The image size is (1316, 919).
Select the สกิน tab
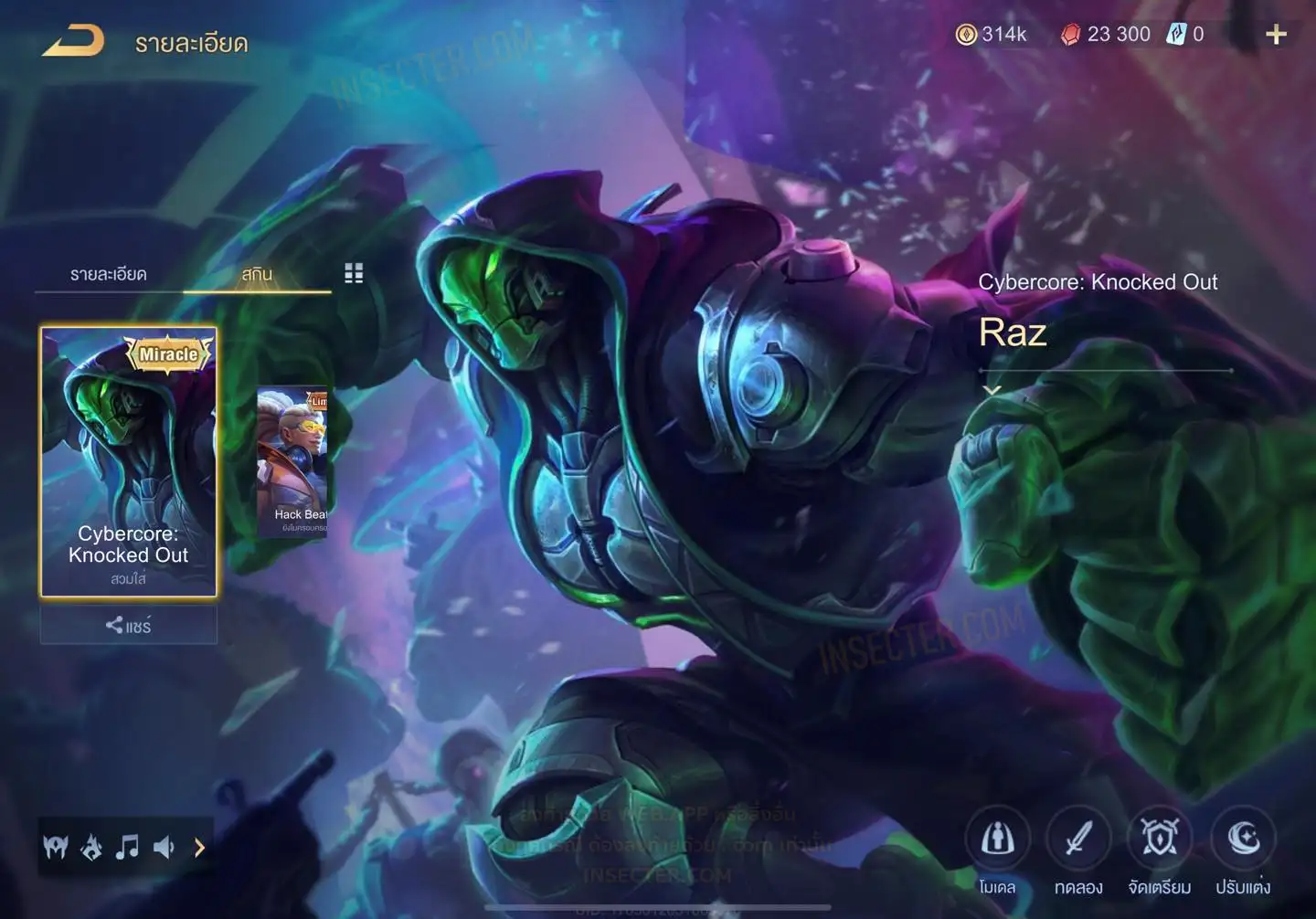point(257,274)
